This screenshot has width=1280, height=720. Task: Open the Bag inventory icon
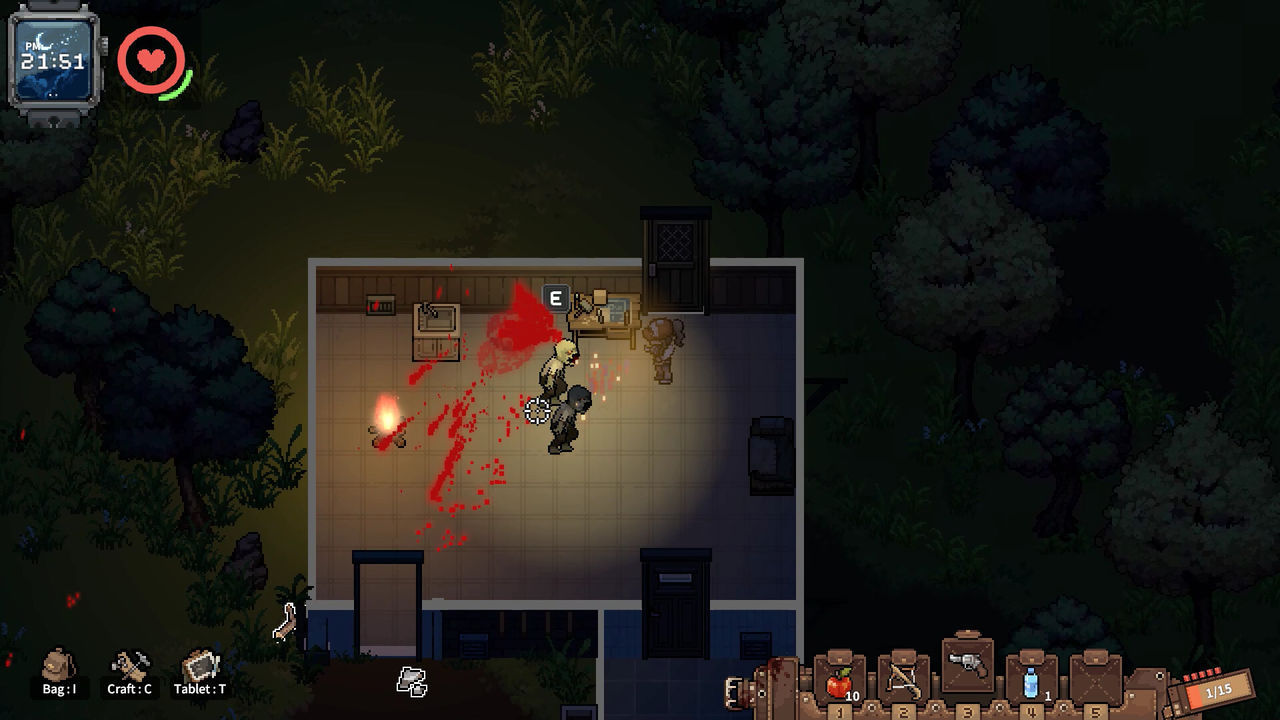click(57, 665)
